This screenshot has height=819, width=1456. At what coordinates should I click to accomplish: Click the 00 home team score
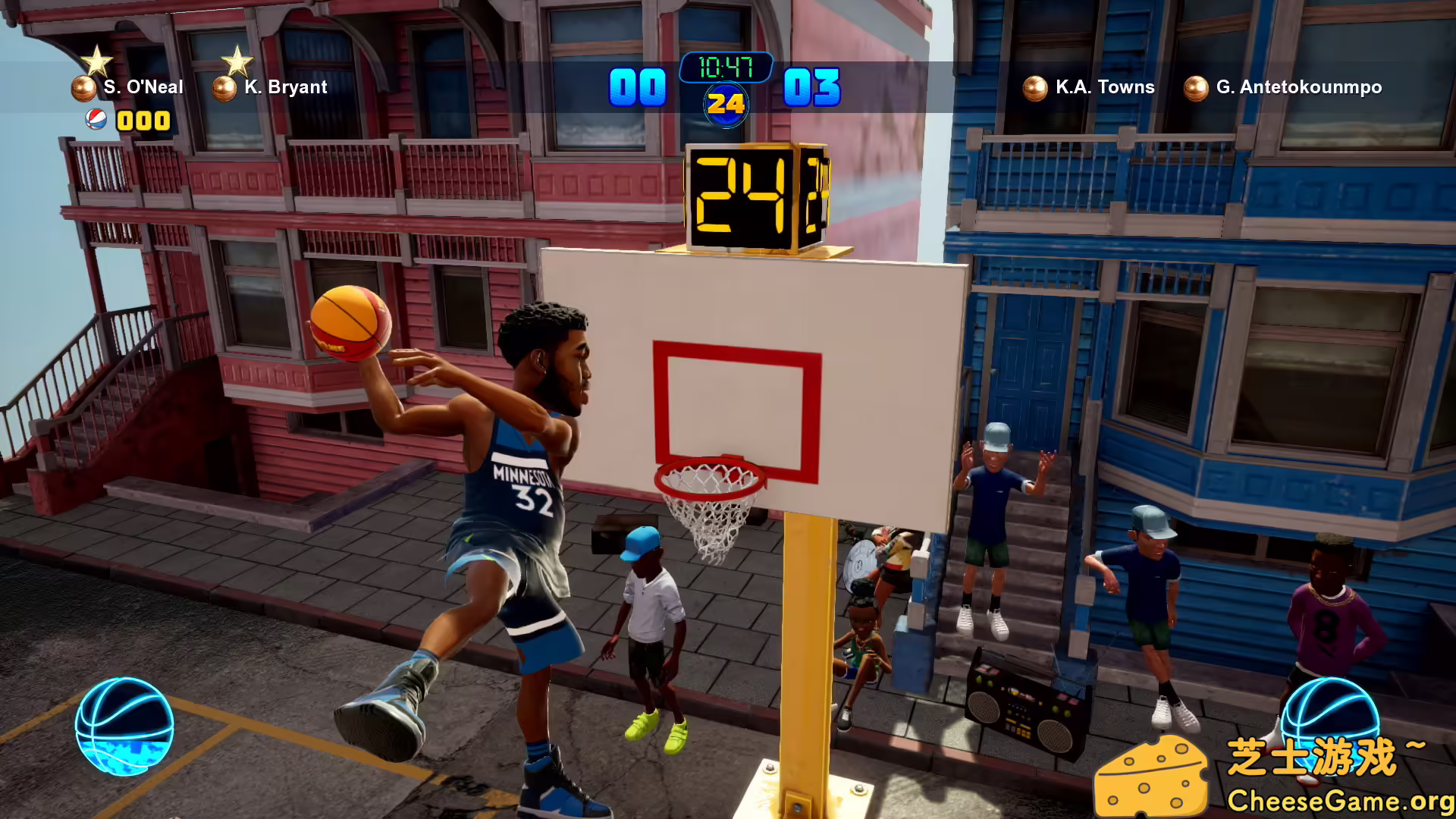click(637, 87)
